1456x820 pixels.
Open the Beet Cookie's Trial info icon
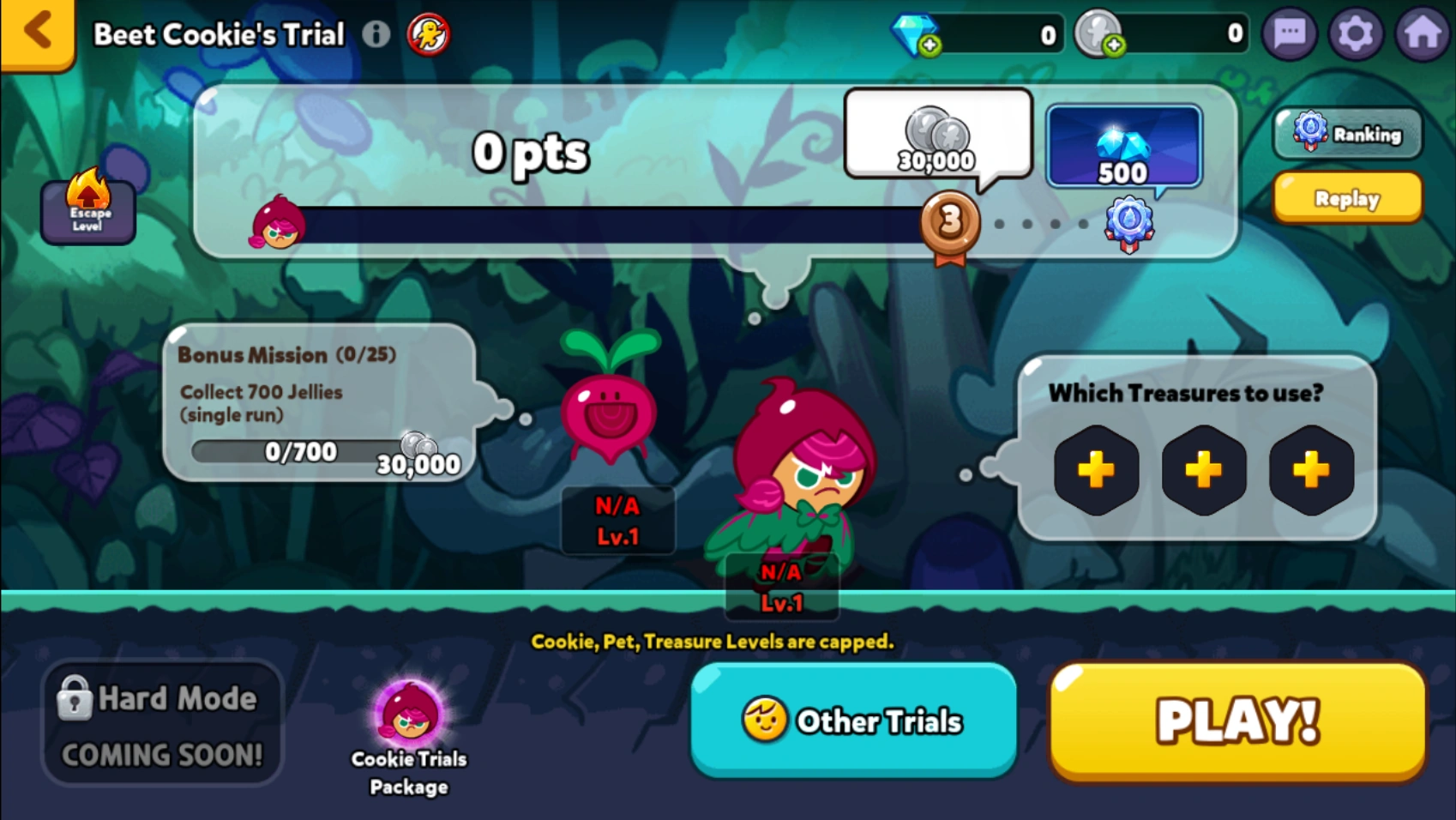click(376, 34)
